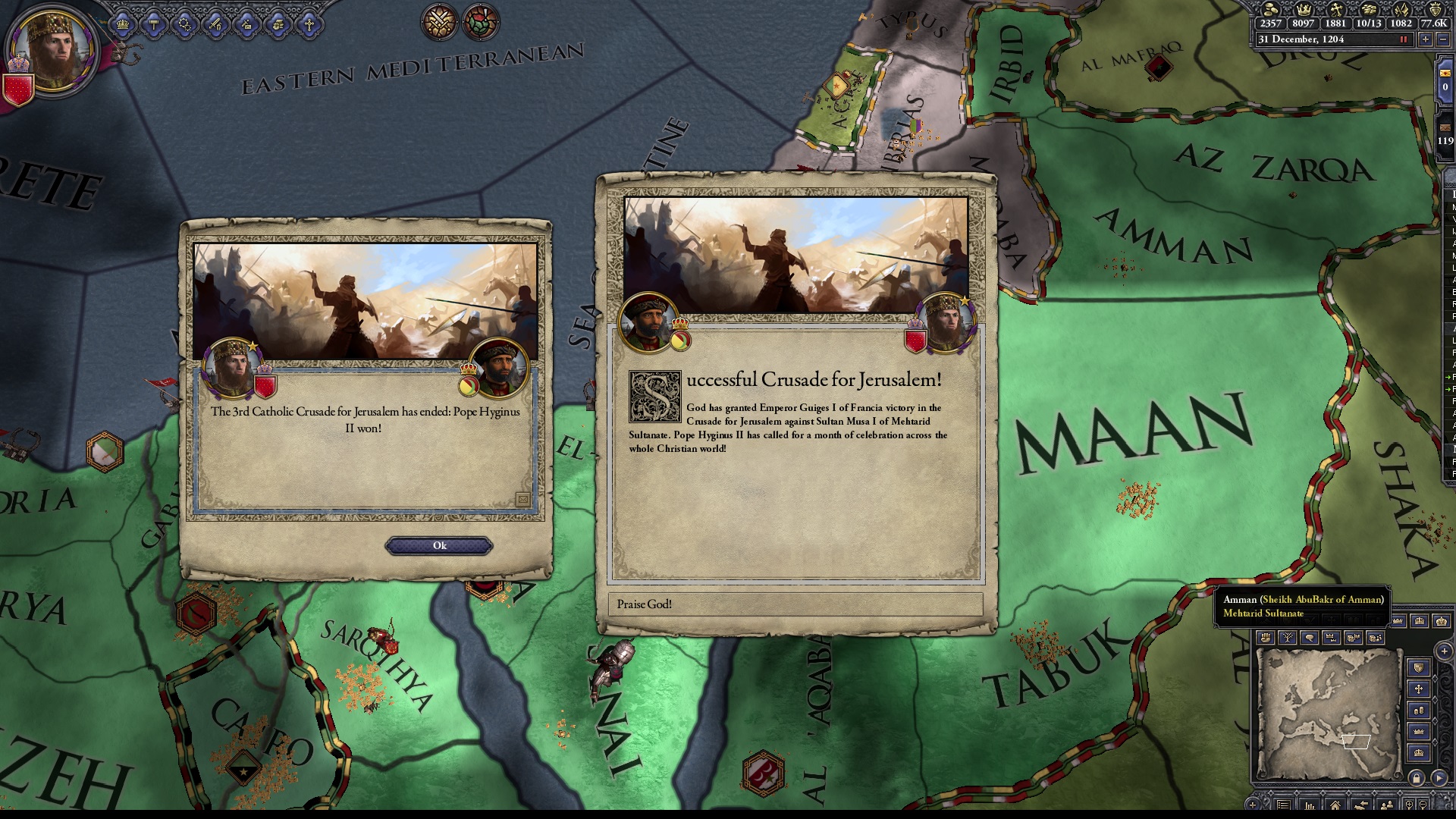Open the cross religion tab
This screenshot has width=1456, height=819.
(x=309, y=25)
